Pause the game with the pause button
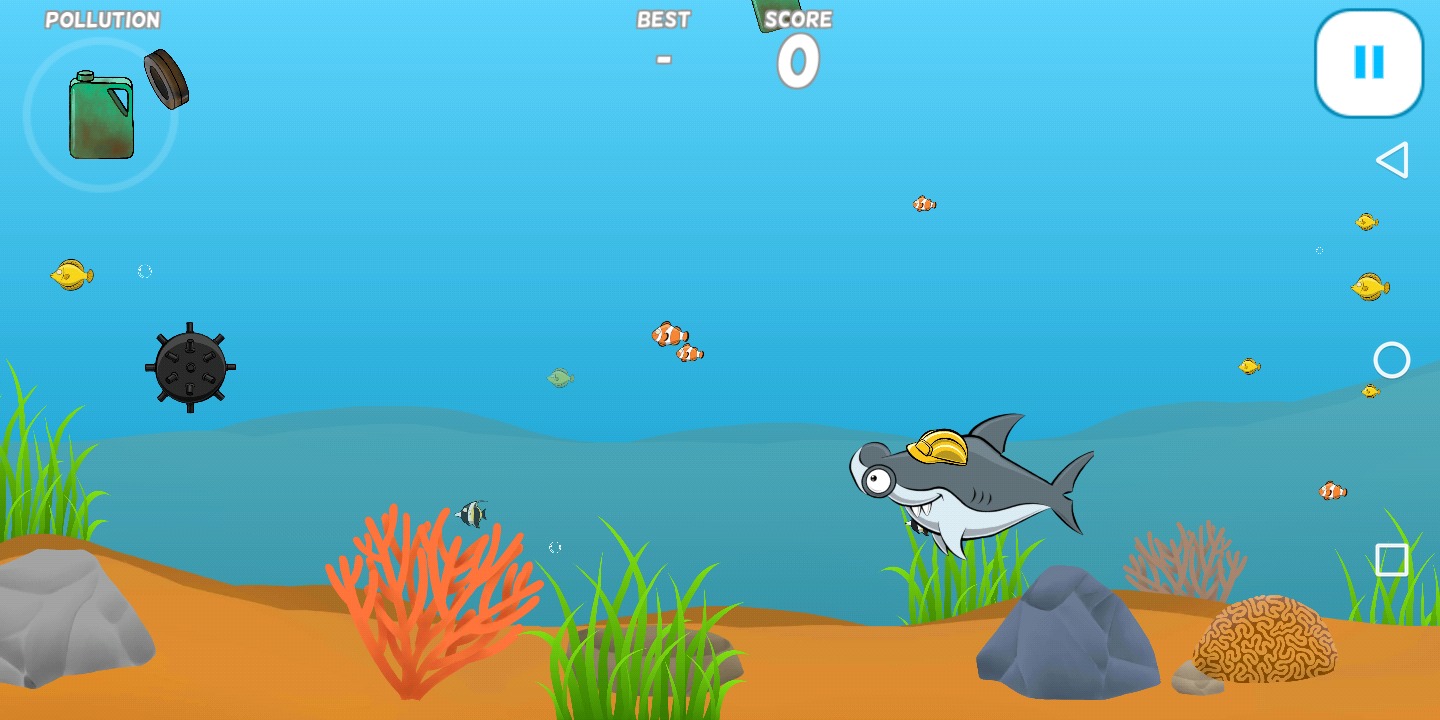 (x=1367, y=61)
